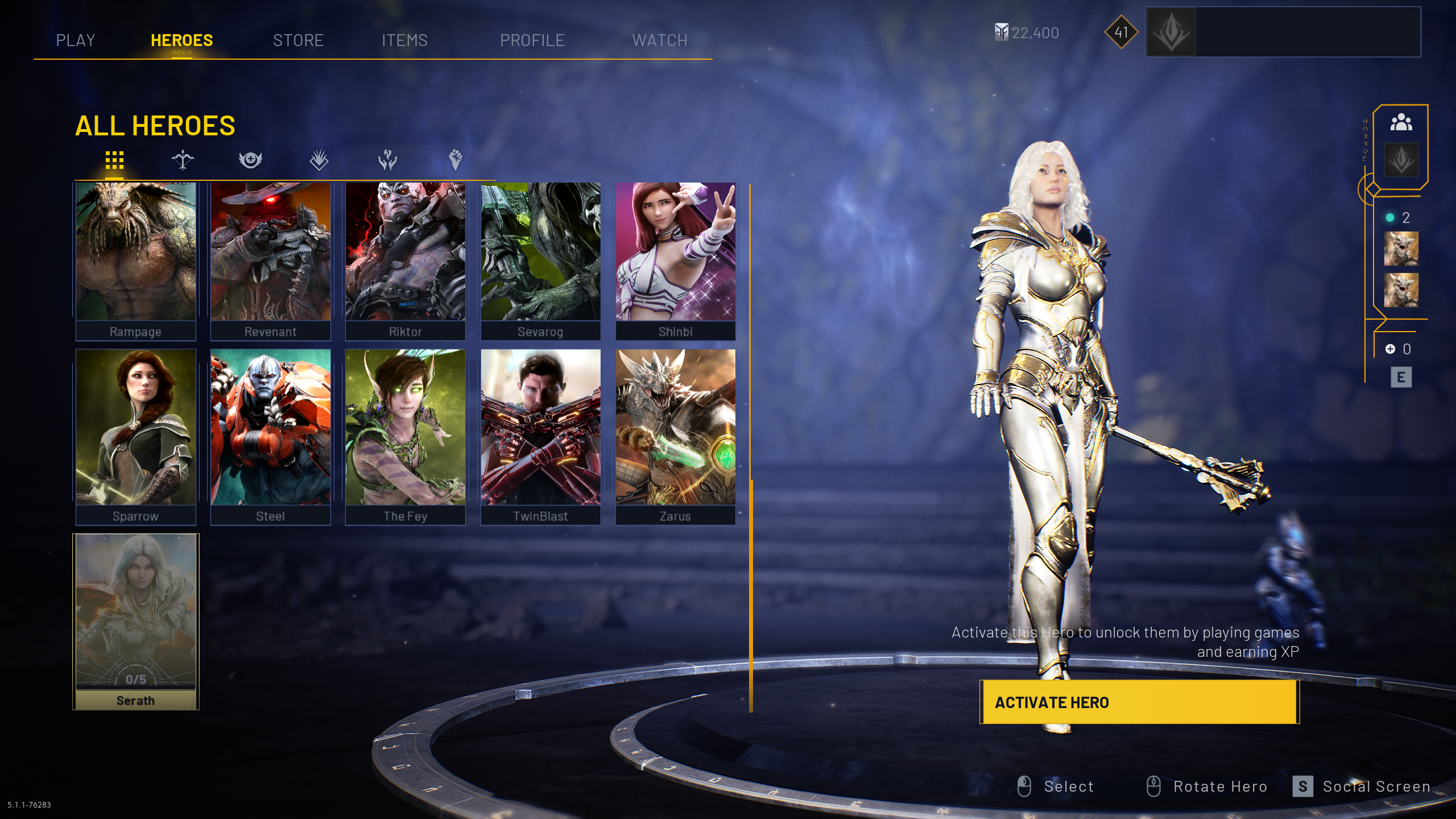1456x819 pixels.
Task: Choose the Sparrow hero card
Action: click(x=136, y=436)
